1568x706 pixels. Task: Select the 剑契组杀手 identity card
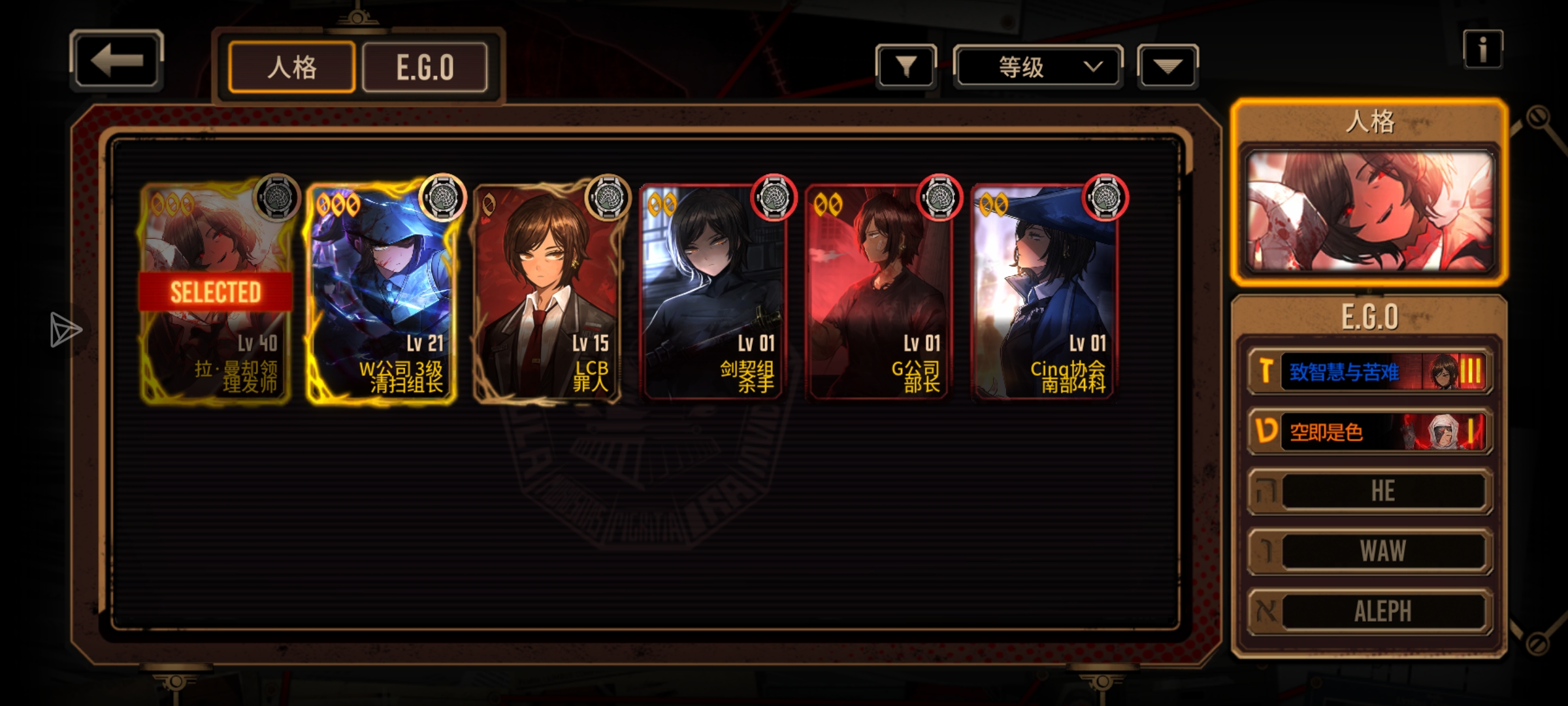[713, 292]
